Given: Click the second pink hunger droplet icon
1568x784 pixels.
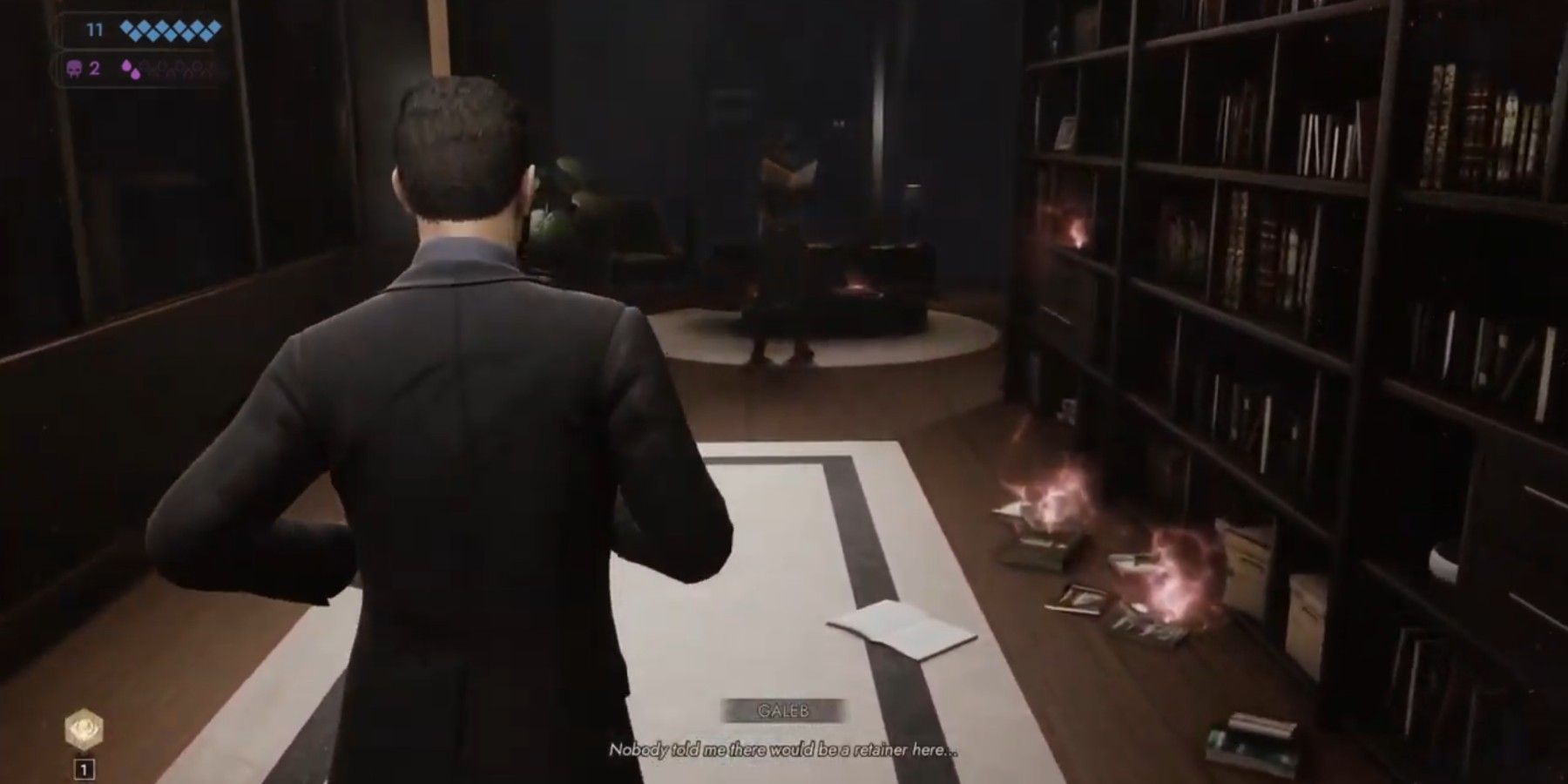Looking at the screenshot, I should 137,74.
